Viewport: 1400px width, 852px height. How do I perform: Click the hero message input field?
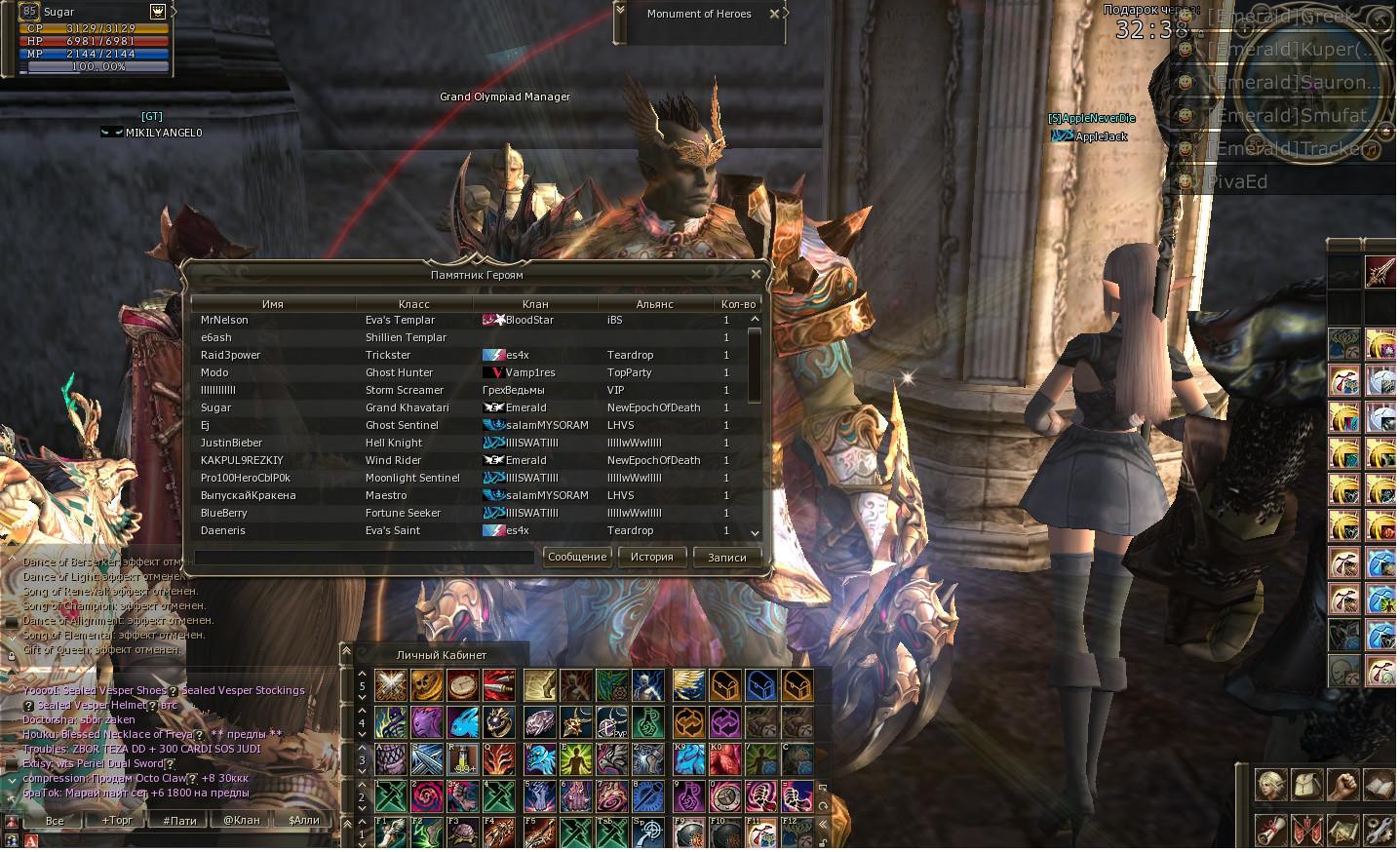pyautogui.click(x=364, y=558)
